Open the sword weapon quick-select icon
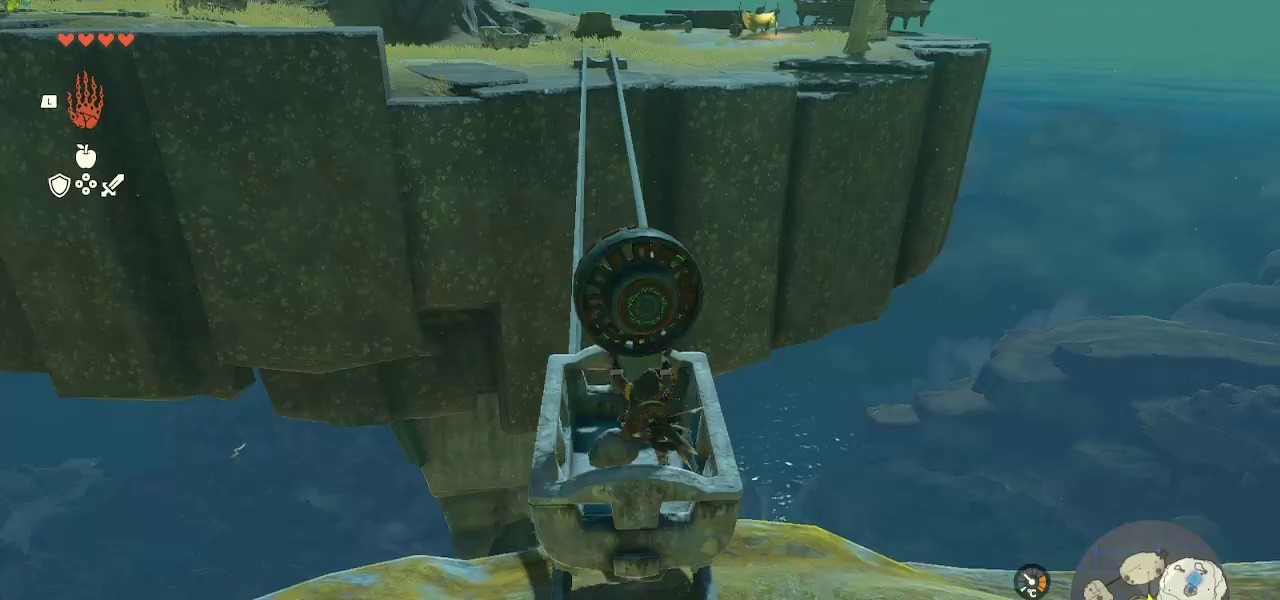The image size is (1280, 600). coord(112,185)
